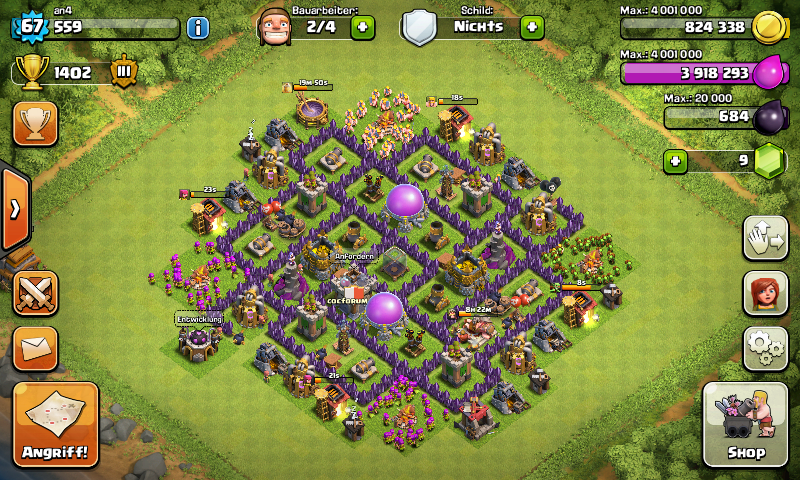Open the settings gears button
Image resolution: width=800 pixels, height=480 pixels.
click(x=765, y=347)
